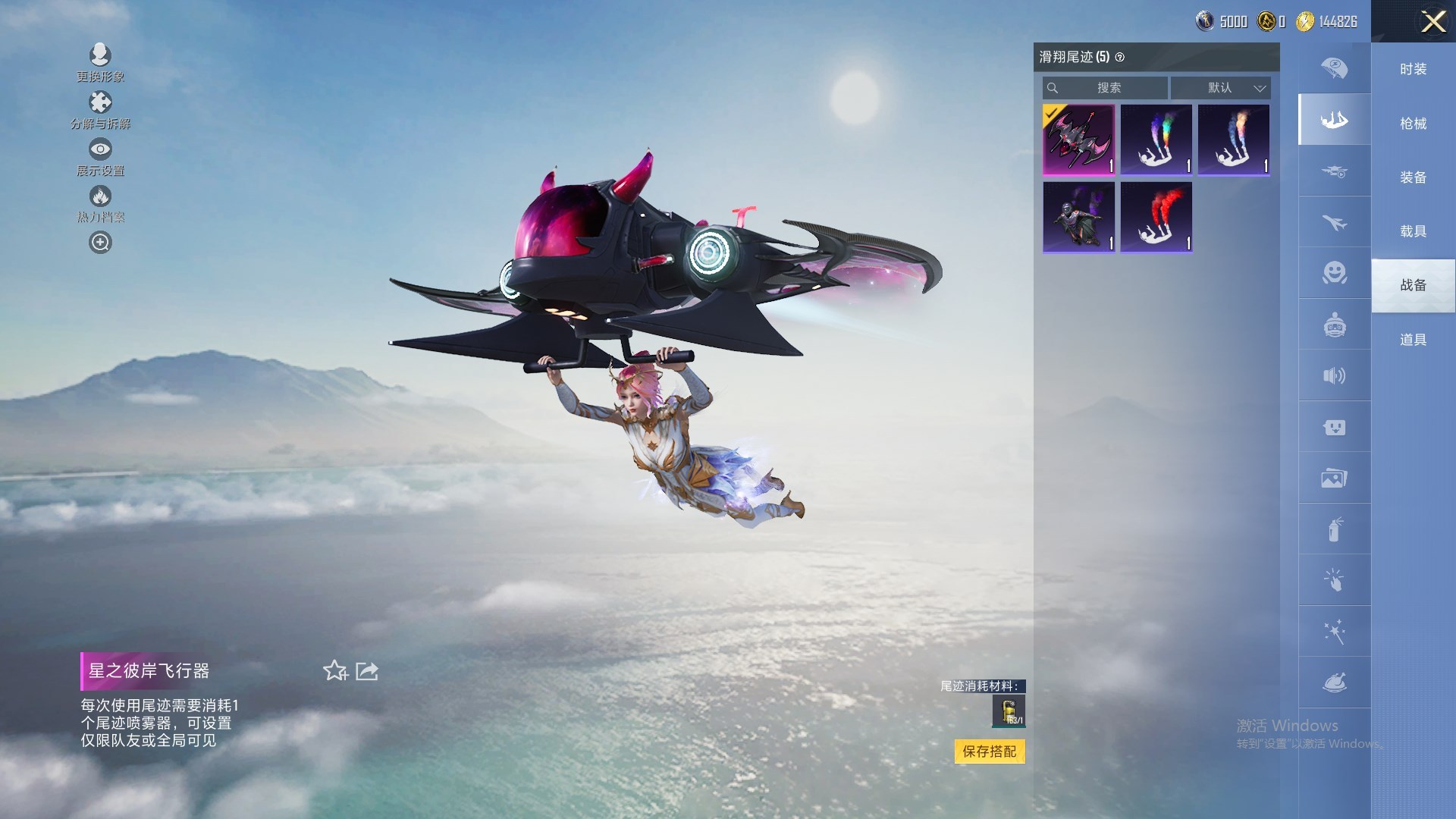Favorite the item with the star icon
1456x819 pixels.
click(334, 670)
